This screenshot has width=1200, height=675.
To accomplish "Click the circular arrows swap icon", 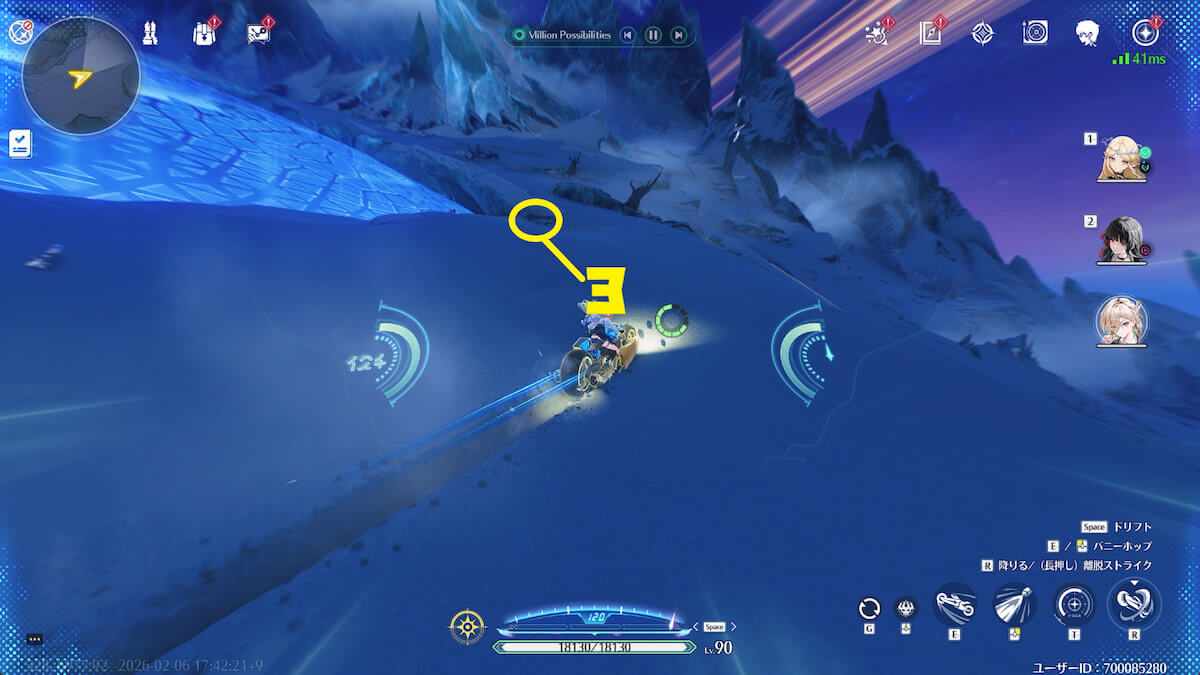I will (x=869, y=608).
